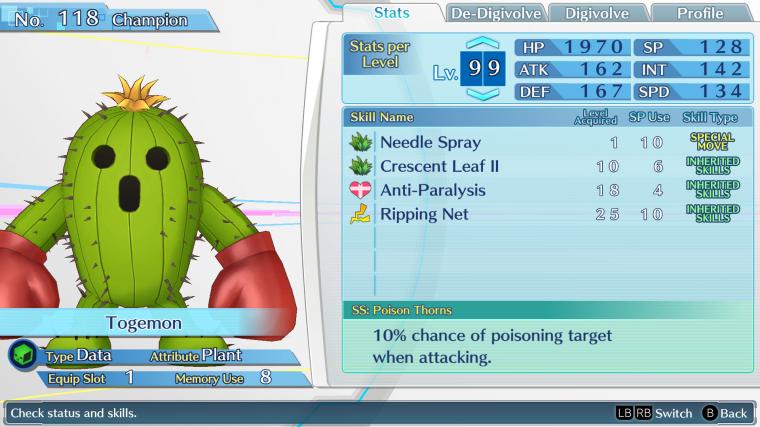Select the Digivolve tab
Screen dimensions: 760x427
pyautogui.click(x=597, y=13)
